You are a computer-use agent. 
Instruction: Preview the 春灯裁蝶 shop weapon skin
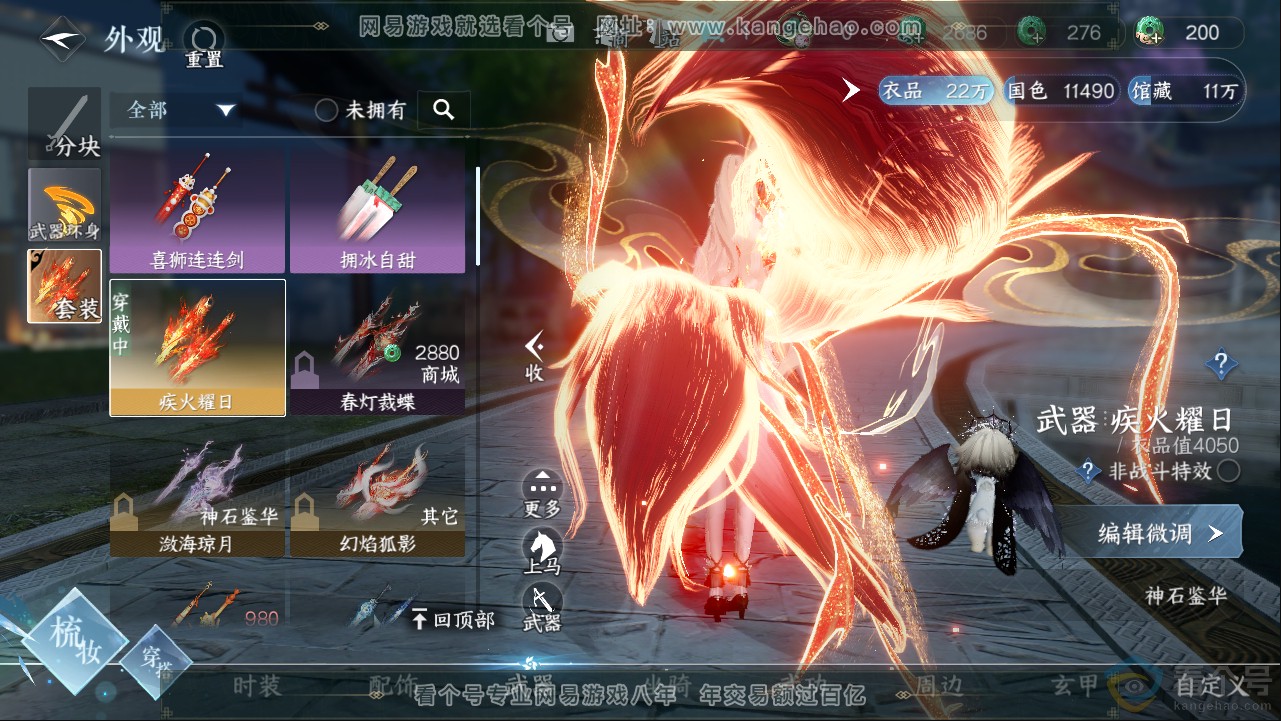(377, 366)
